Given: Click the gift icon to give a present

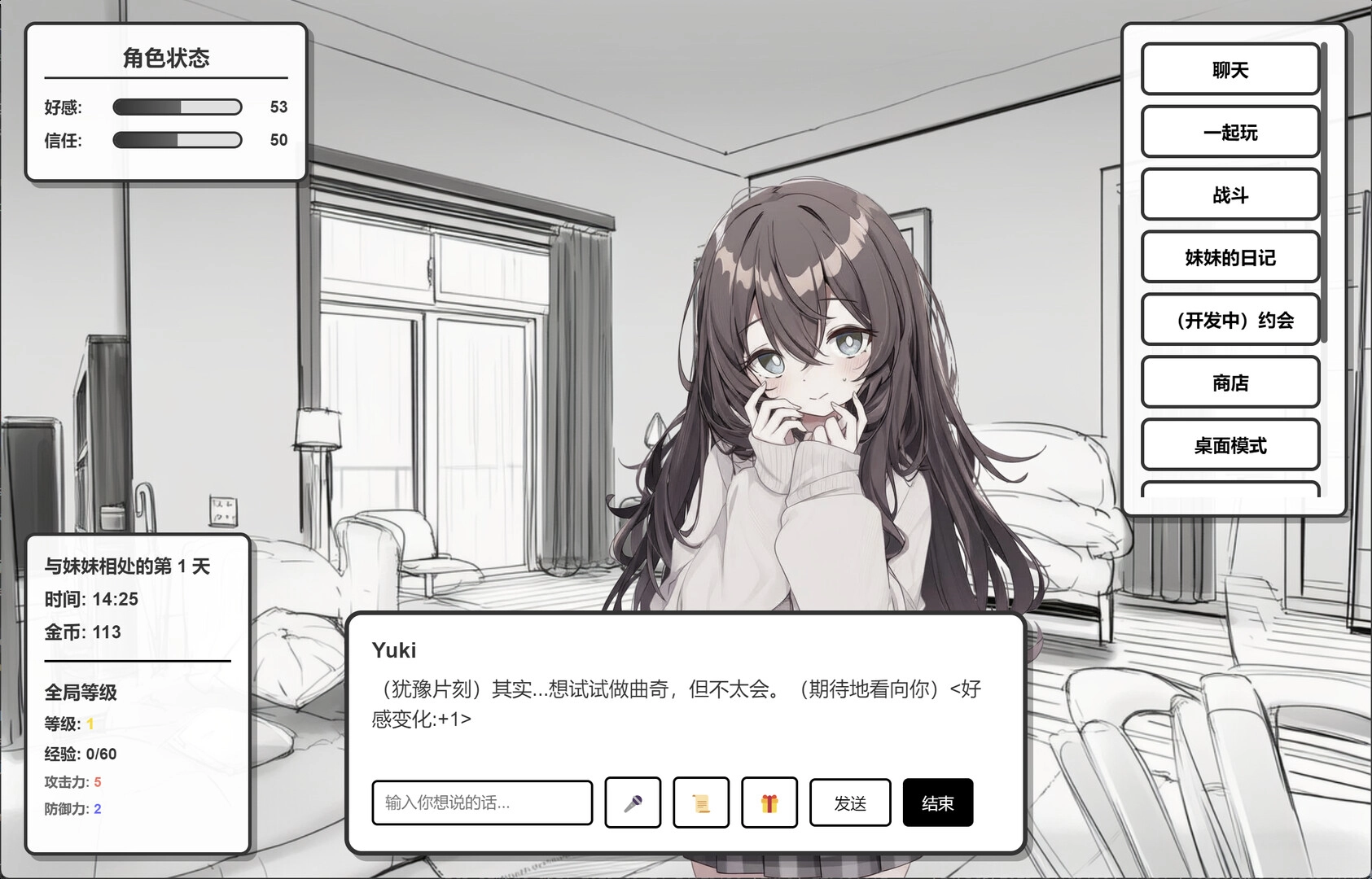Looking at the screenshot, I should click(769, 802).
